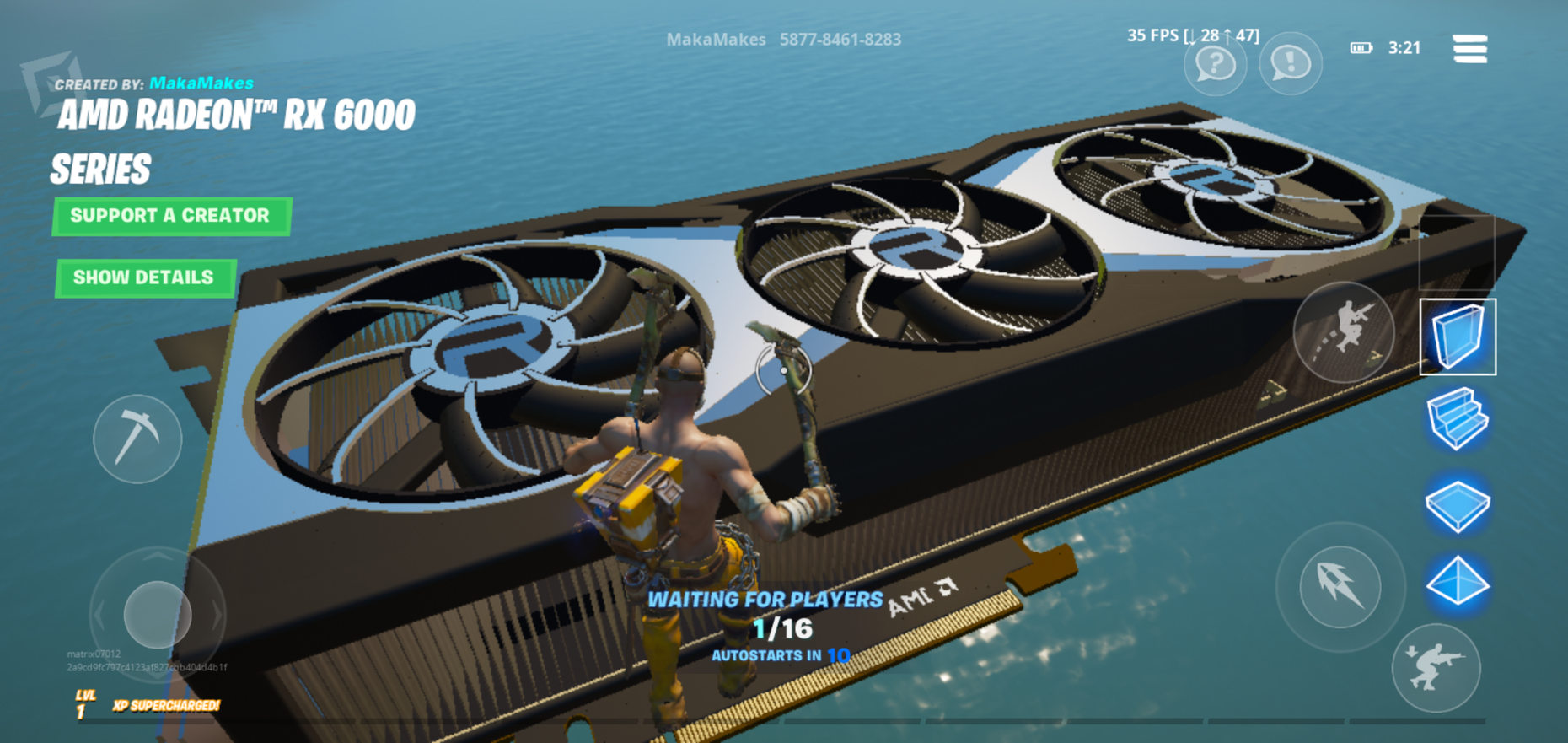Select the pickaxe harvesting tool button

137,439
